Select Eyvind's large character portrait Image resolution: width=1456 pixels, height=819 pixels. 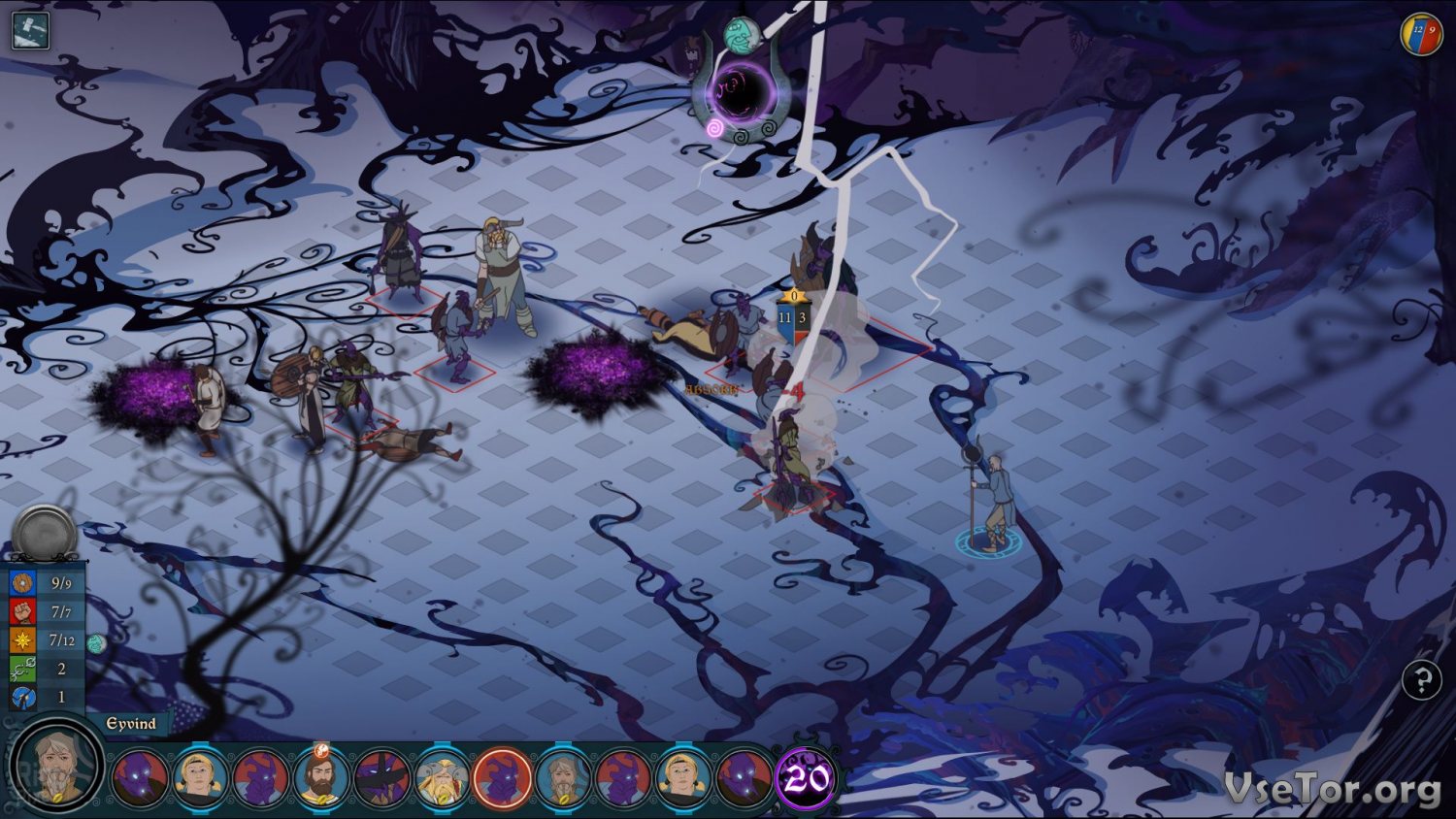point(58,765)
